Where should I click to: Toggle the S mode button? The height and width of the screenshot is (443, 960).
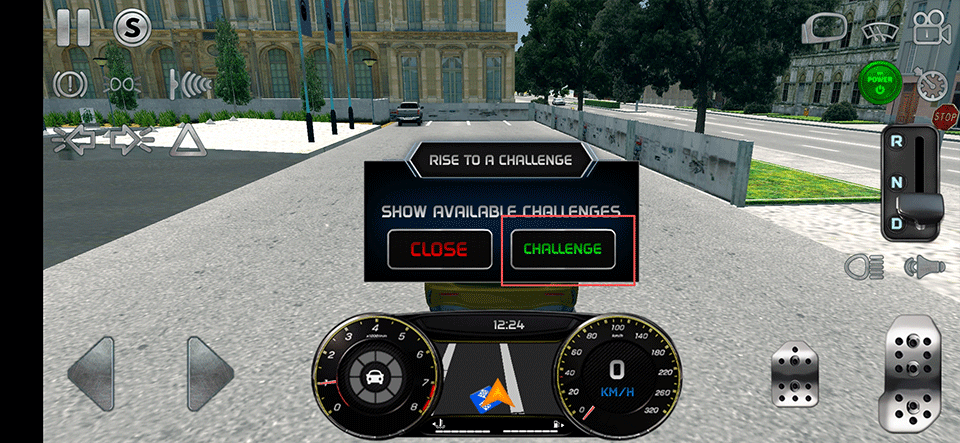tap(131, 28)
